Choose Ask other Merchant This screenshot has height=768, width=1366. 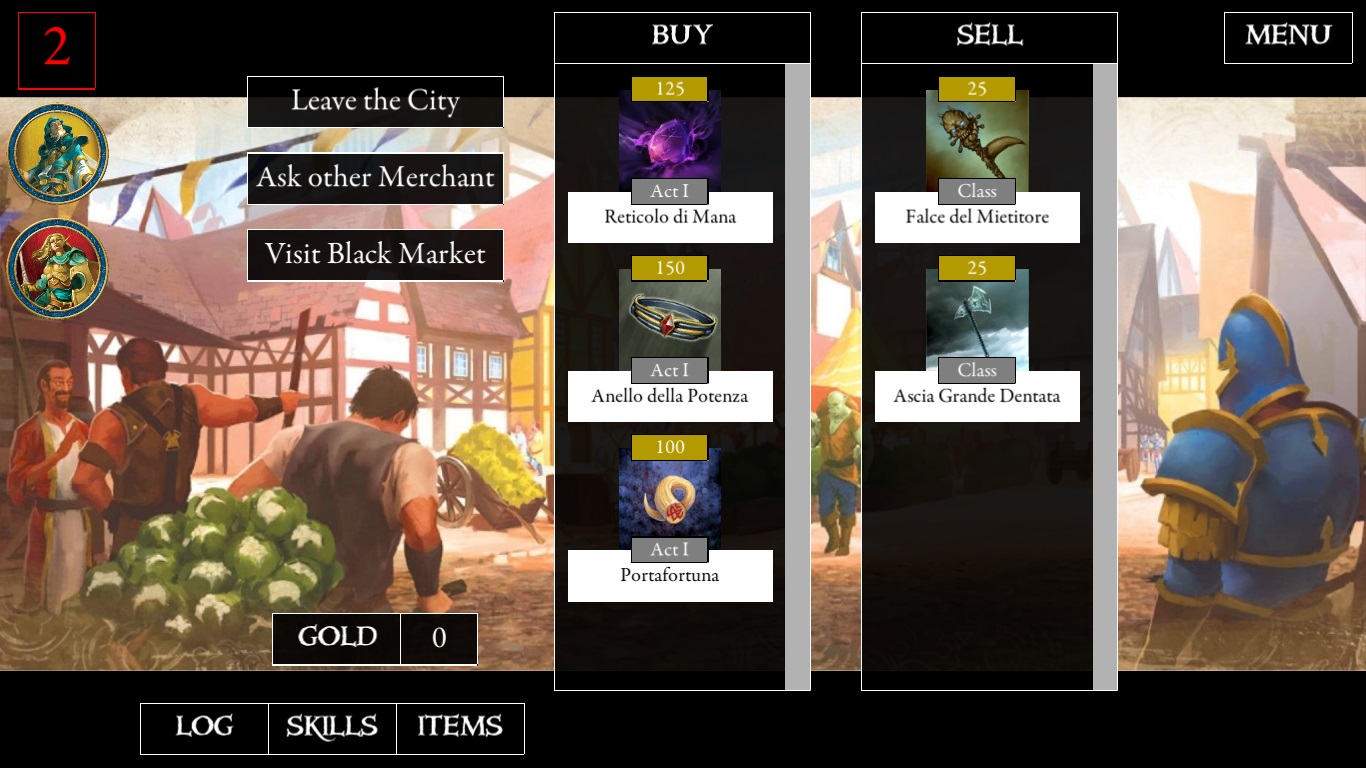click(x=374, y=178)
